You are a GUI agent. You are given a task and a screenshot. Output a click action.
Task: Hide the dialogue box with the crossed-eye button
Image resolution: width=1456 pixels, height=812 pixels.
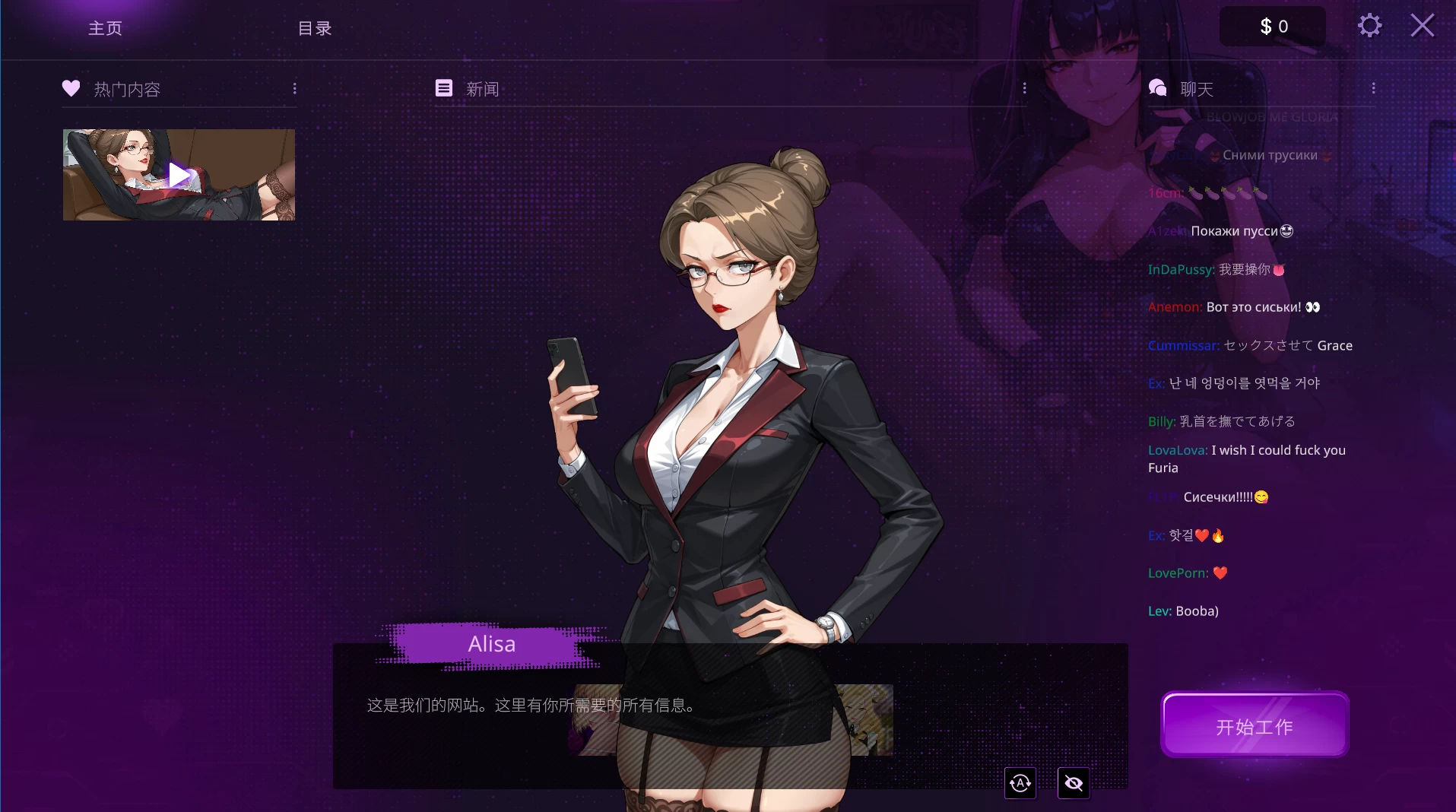[1073, 782]
